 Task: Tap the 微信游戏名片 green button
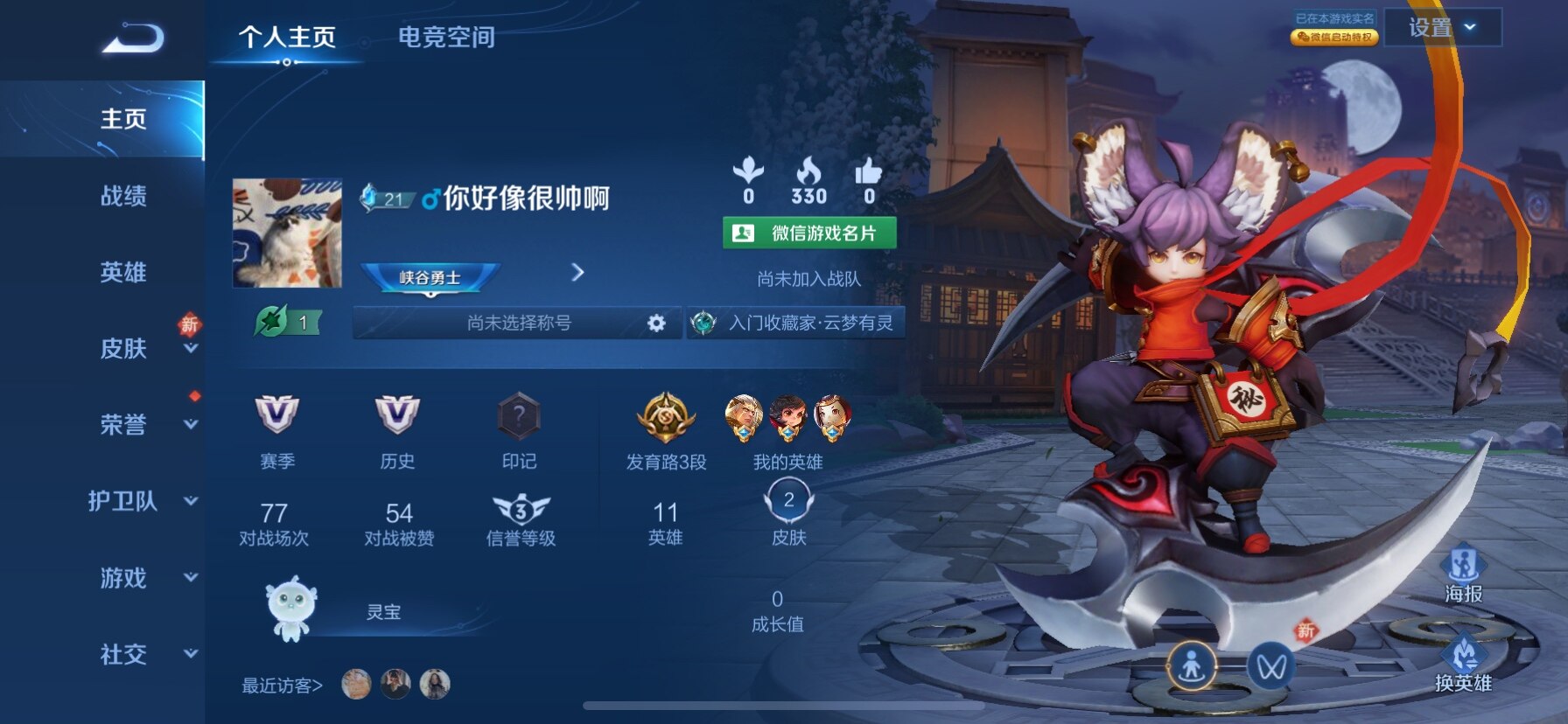click(x=809, y=233)
